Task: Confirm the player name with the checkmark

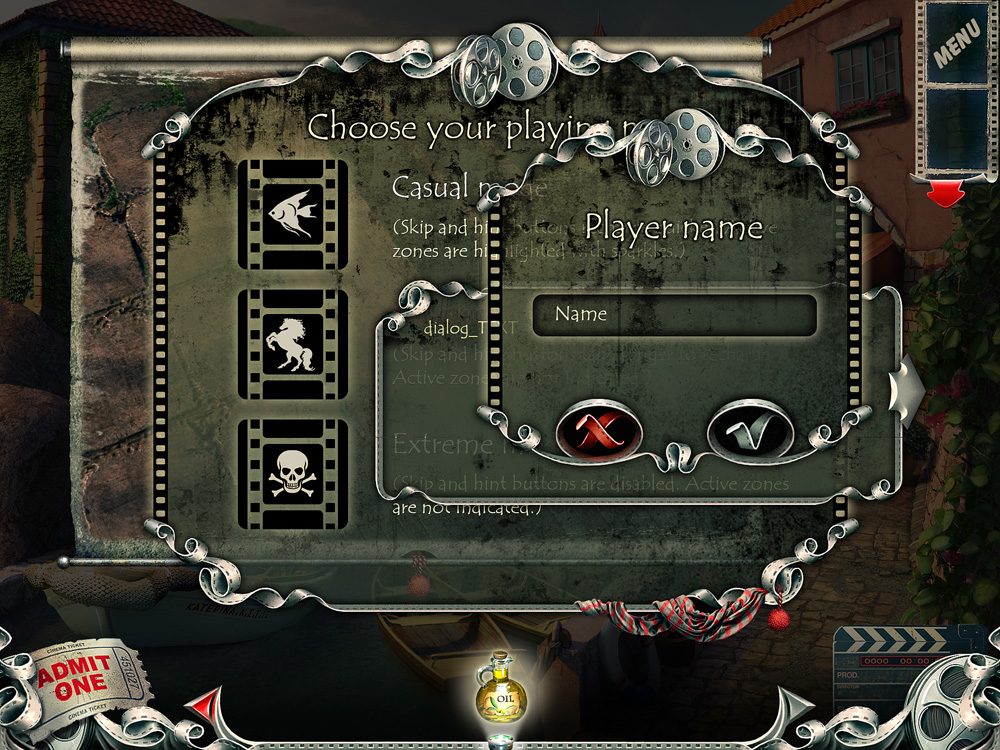Action: 750,431
